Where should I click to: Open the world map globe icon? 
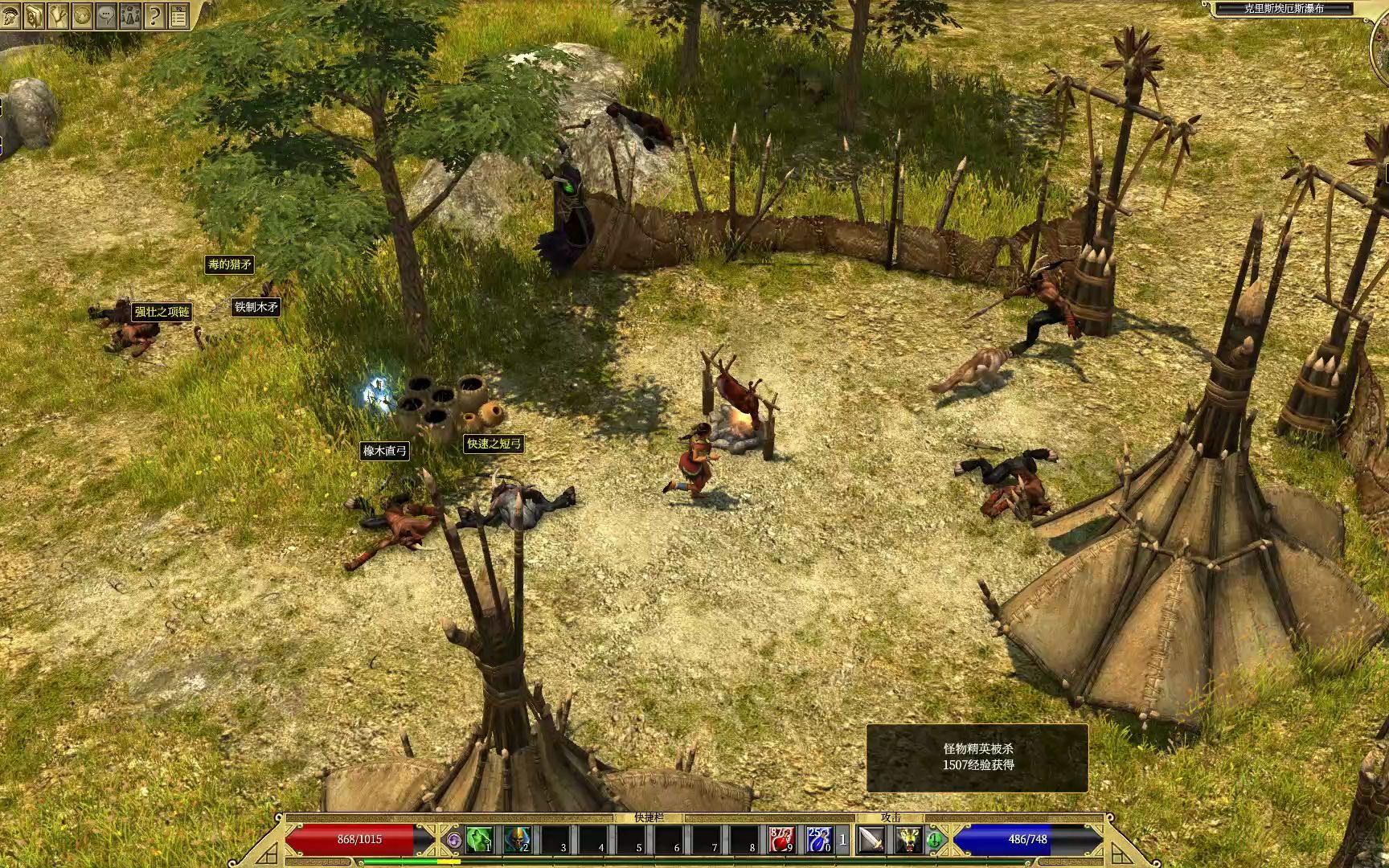pos(81,15)
